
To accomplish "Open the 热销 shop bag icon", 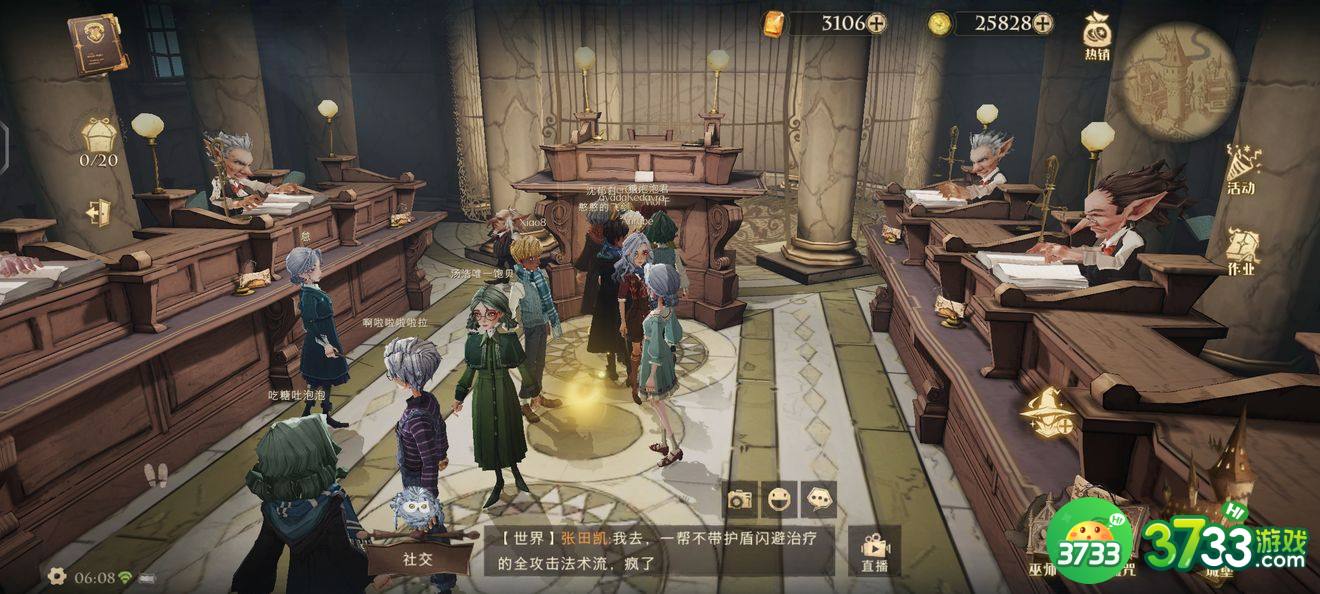I will 1096,37.
